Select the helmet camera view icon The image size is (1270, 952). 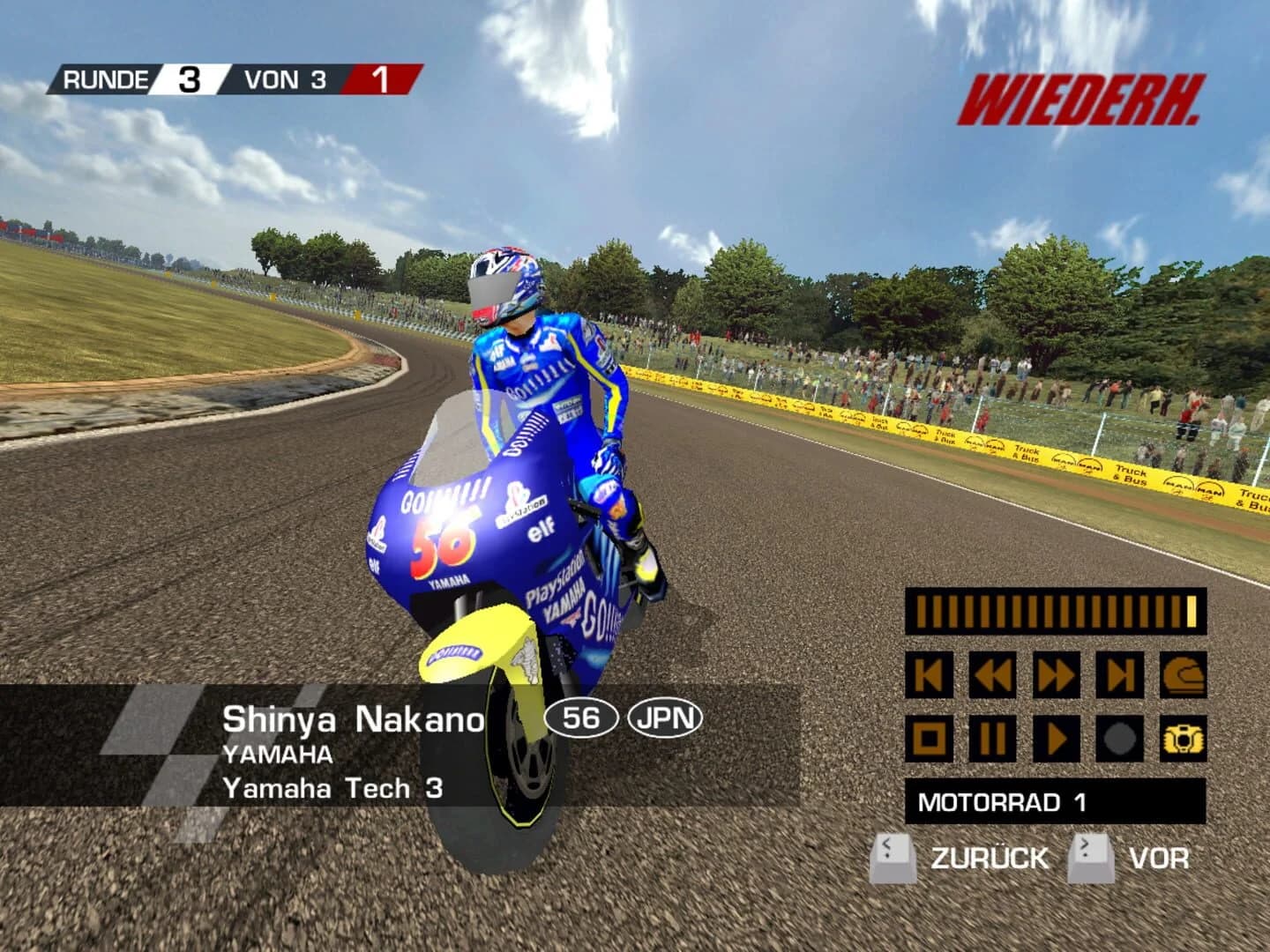coord(1186,673)
